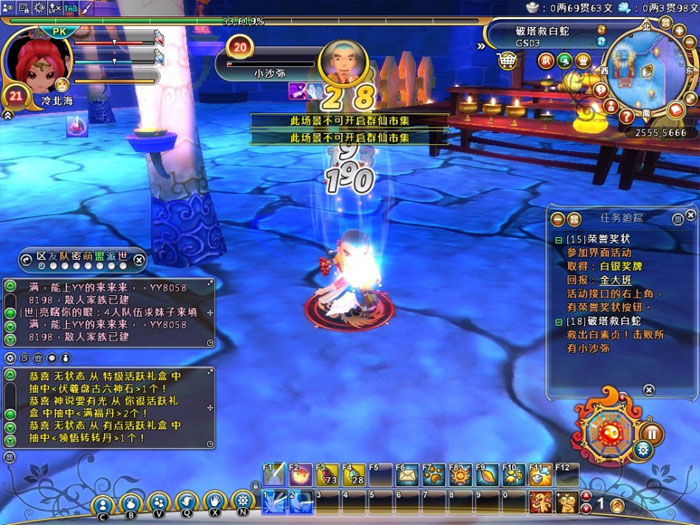The image size is (700, 525).
Task: Activate the F7 paw print skill
Action: click(x=433, y=476)
